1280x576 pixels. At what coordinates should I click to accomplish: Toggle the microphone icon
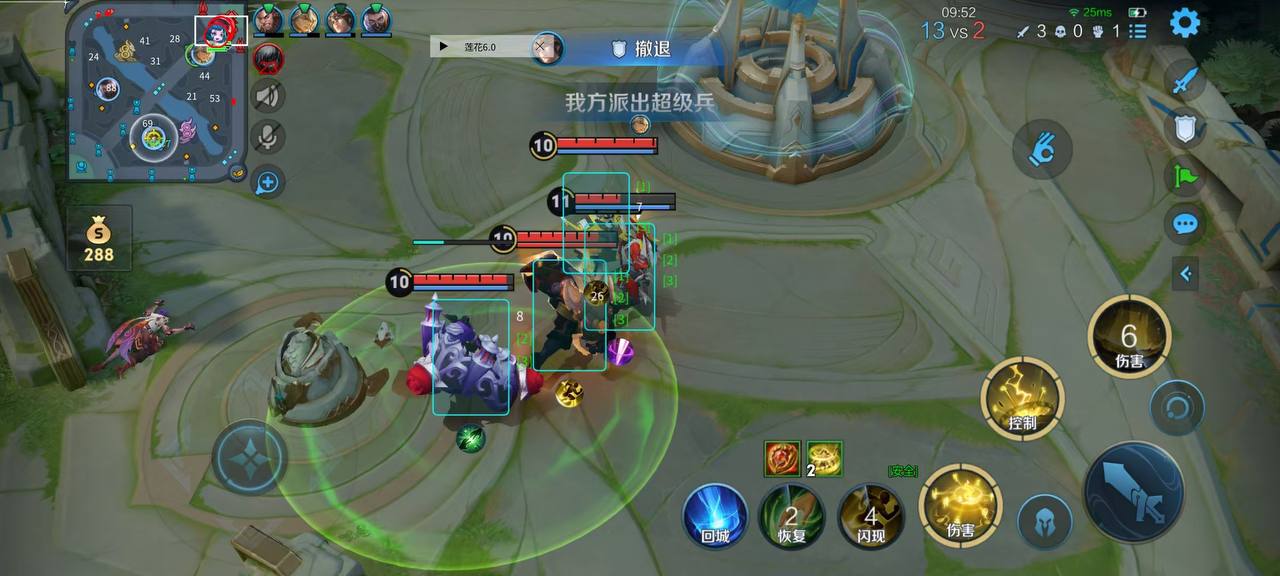267,137
